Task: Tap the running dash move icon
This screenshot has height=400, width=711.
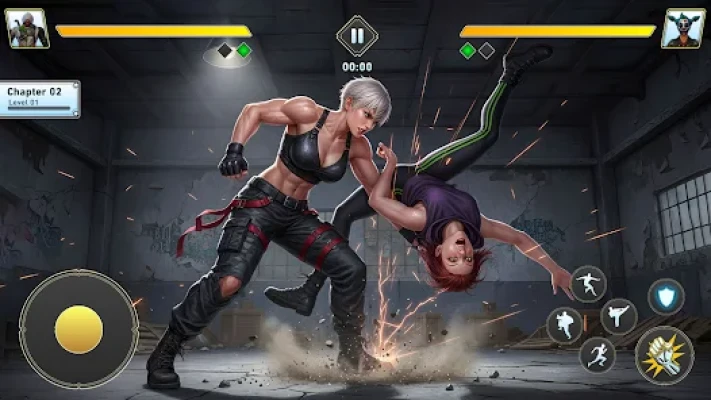Action: 597,355
